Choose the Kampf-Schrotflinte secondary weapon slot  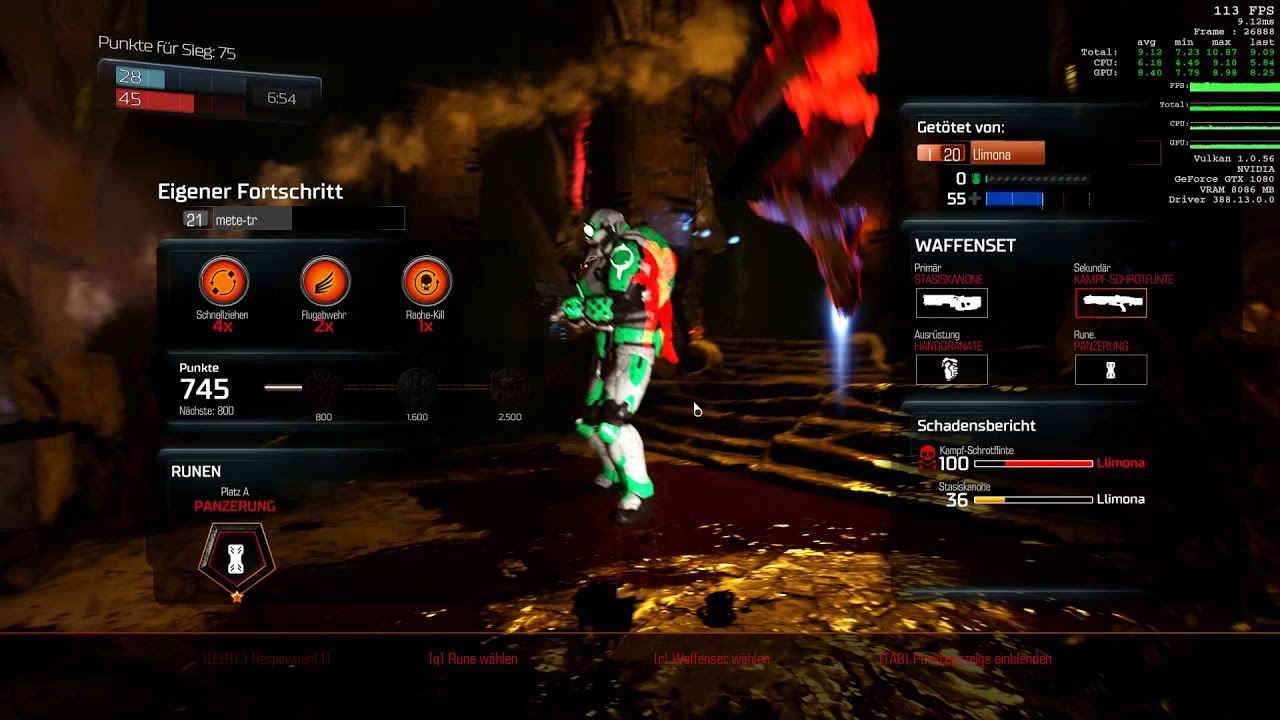tap(1111, 302)
